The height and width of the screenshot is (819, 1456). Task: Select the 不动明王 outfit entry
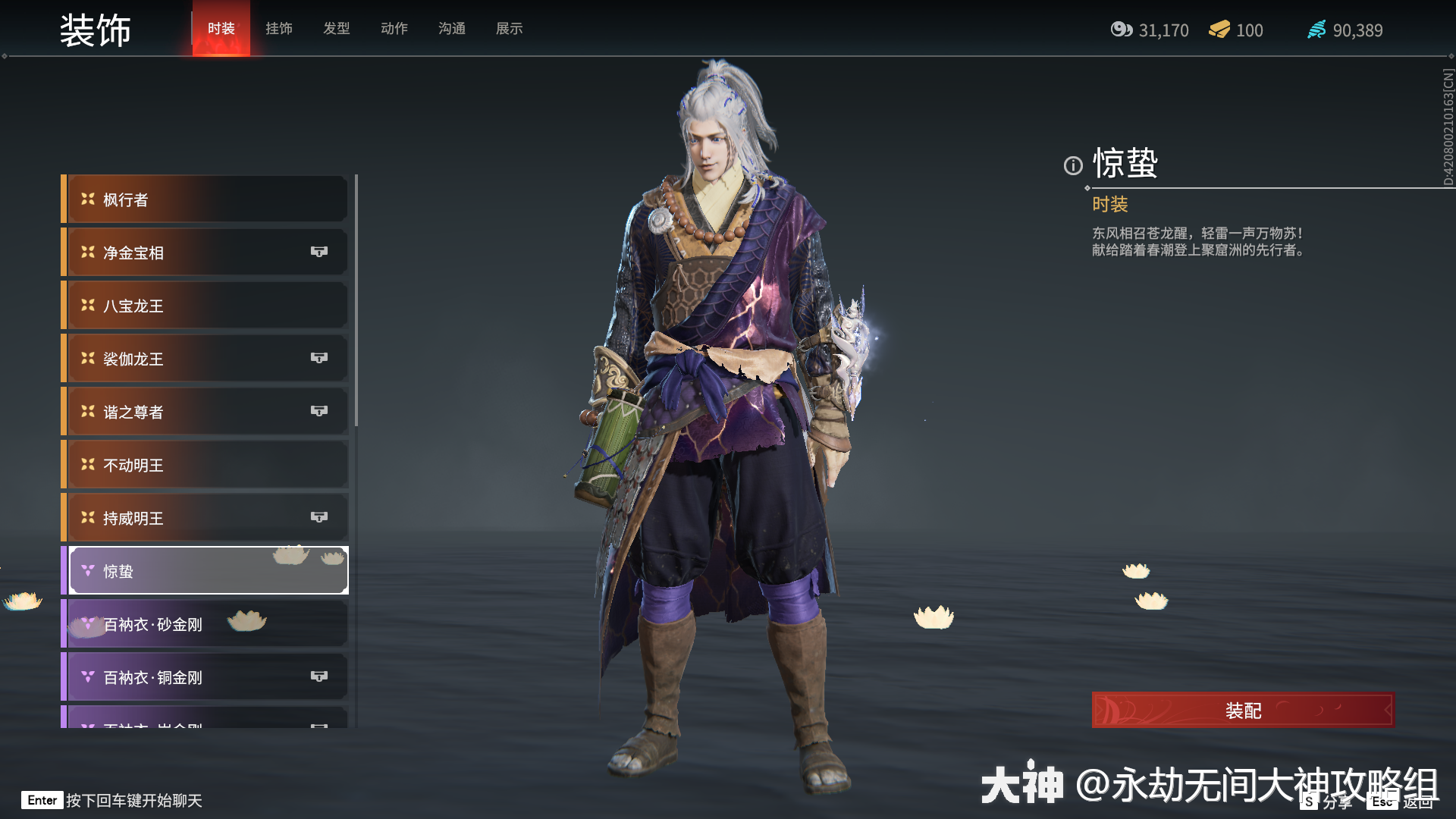click(x=205, y=464)
